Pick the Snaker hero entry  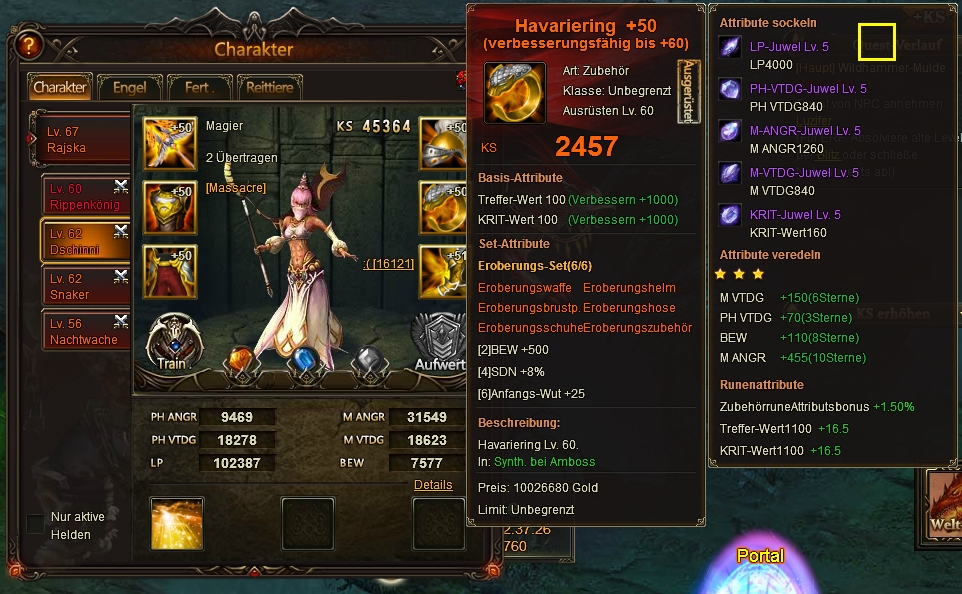[86, 286]
